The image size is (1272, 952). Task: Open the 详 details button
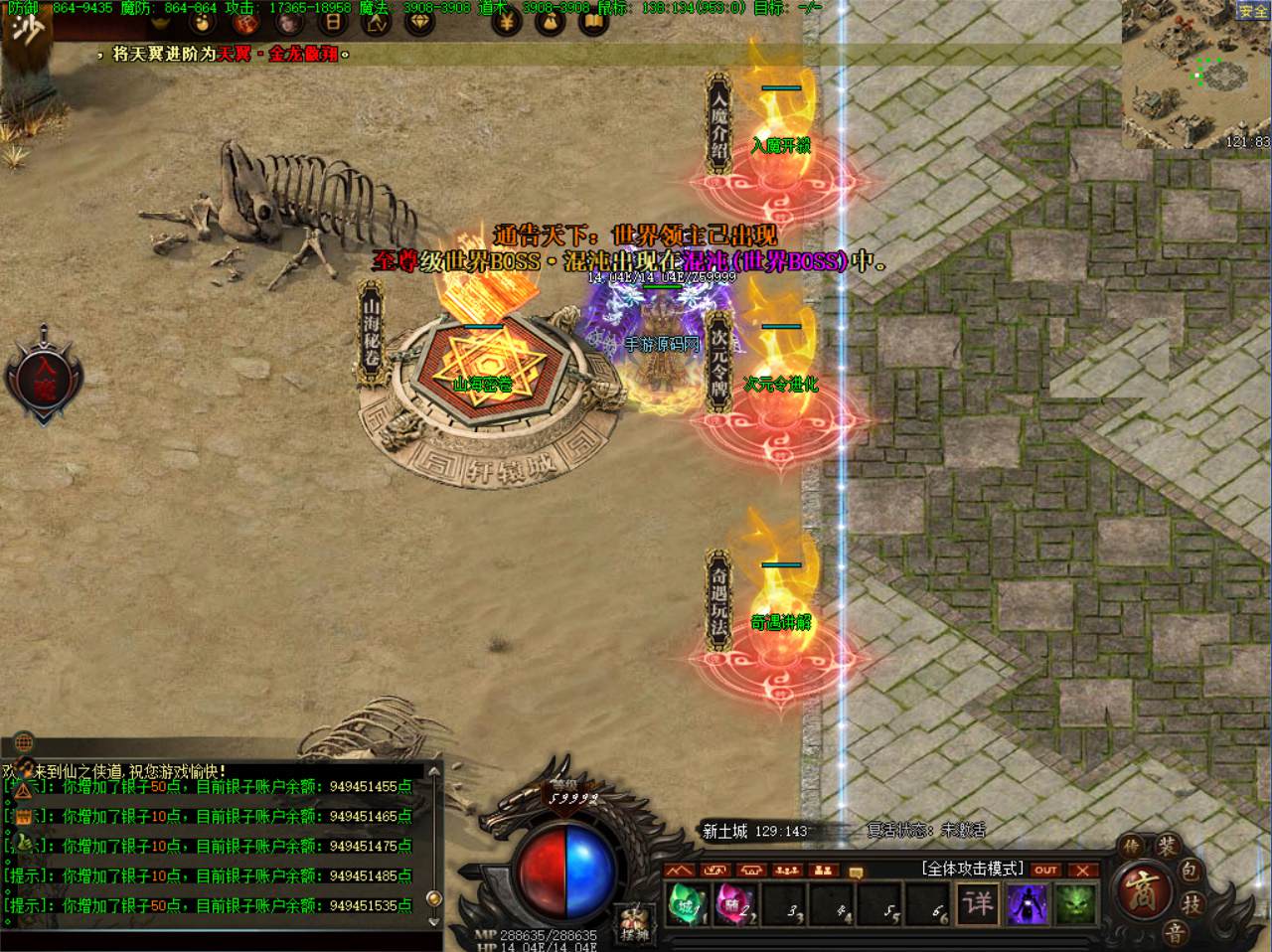(x=978, y=903)
